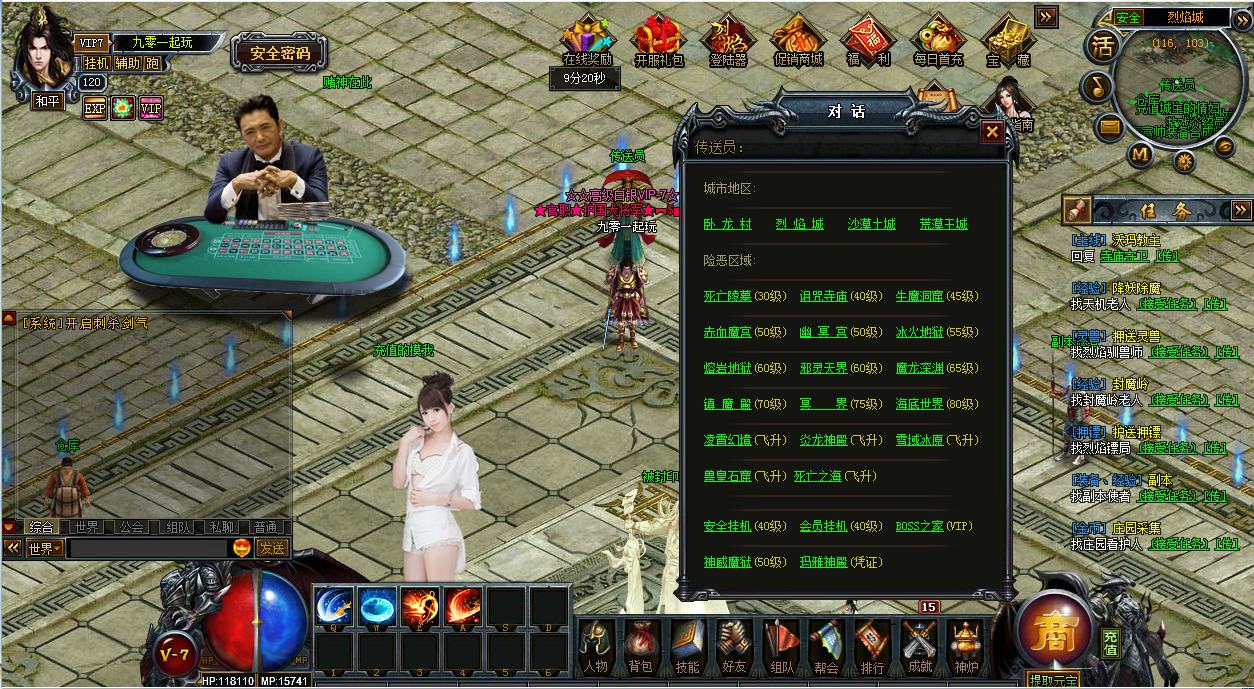Toggle 挂机 auto-battle button
The image size is (1254, 689).
pos(96,63)
